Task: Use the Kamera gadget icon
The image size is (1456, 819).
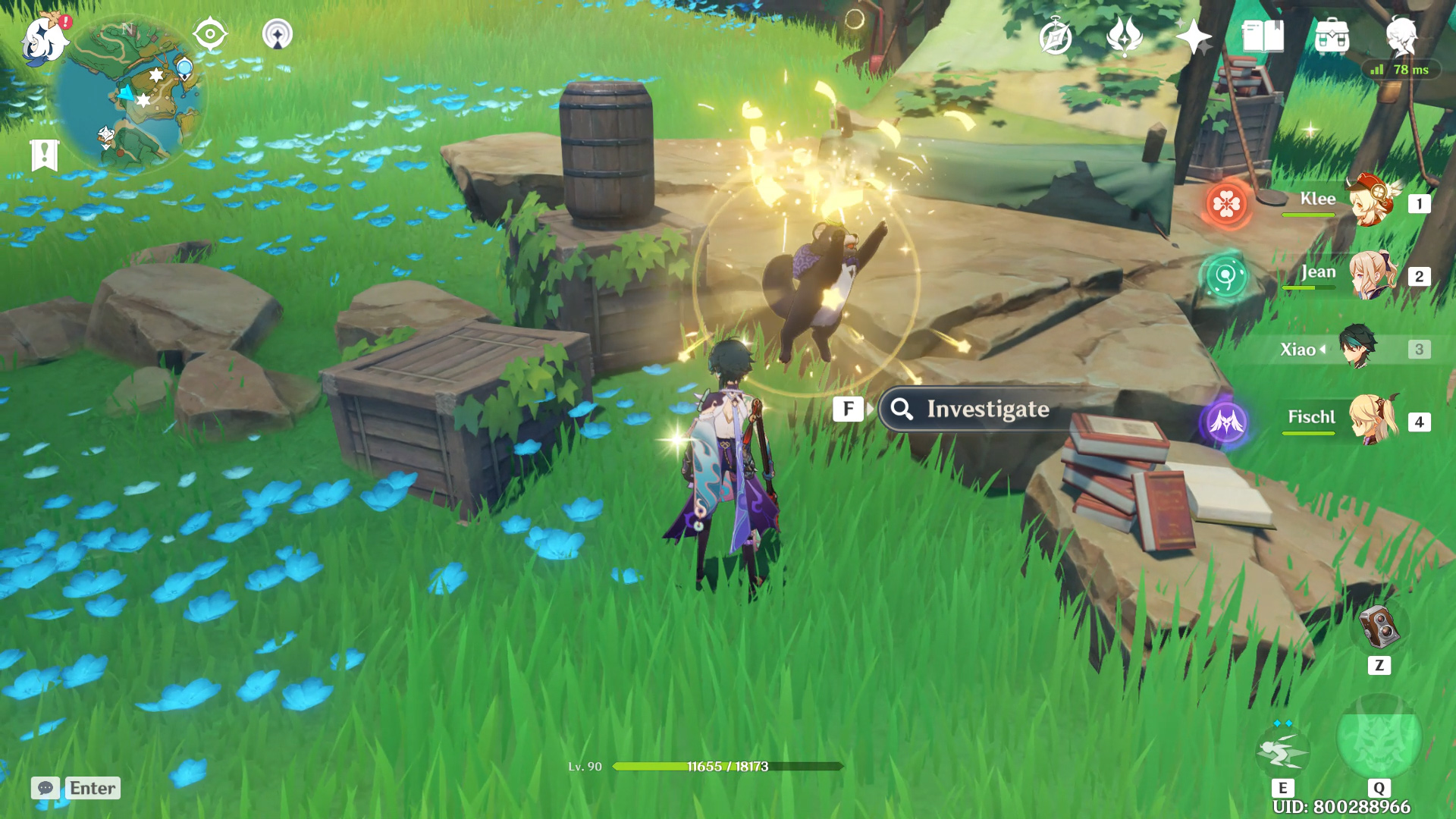Action: (1379, 628)
